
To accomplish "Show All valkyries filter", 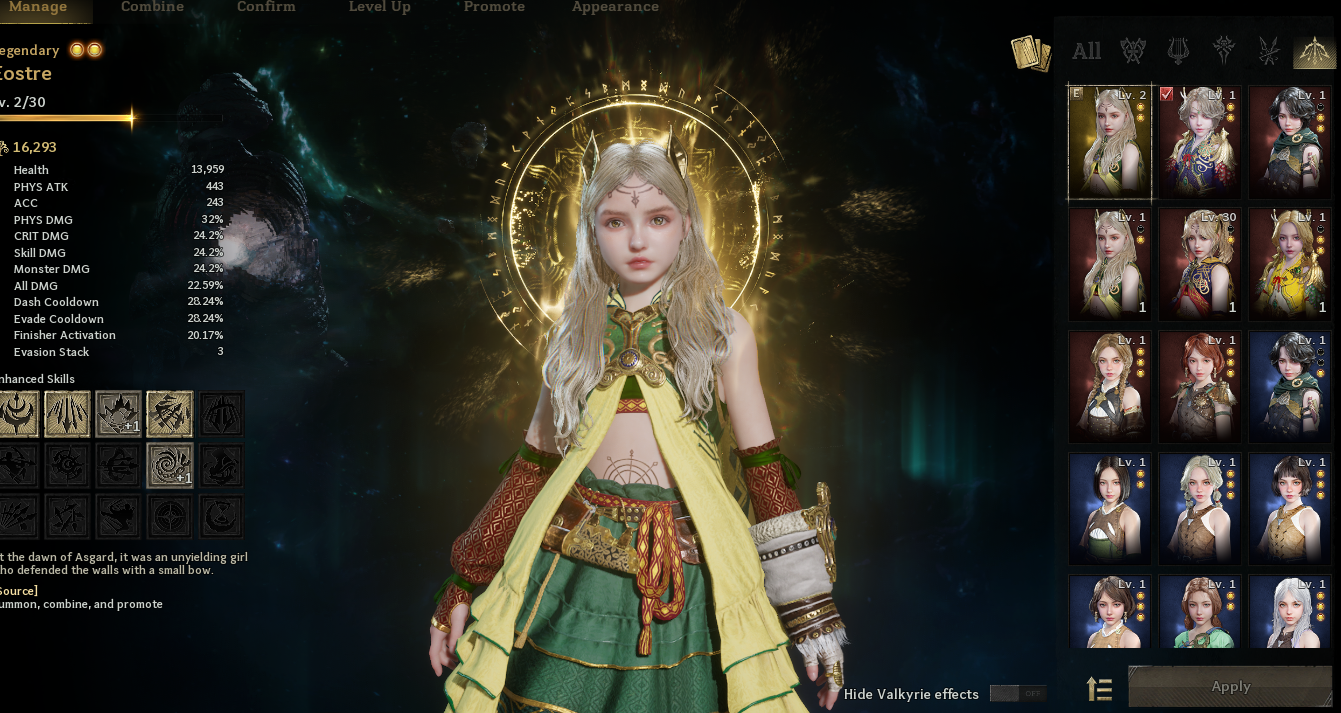I will tap(1086, 51).
